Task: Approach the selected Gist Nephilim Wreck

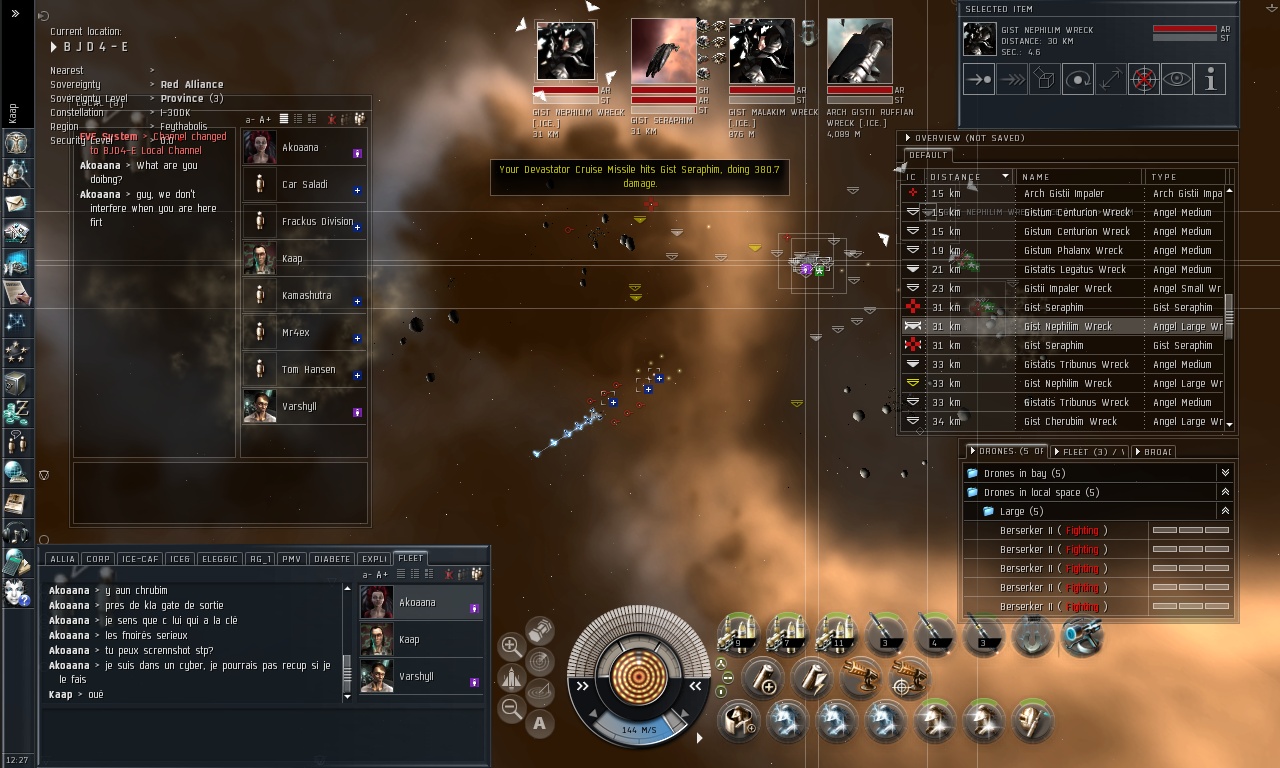Action: point(978,79)
